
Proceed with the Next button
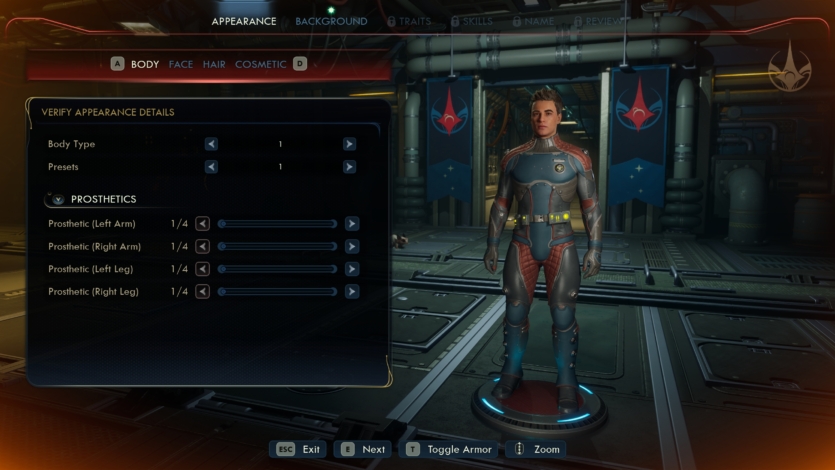click(362, 449)
